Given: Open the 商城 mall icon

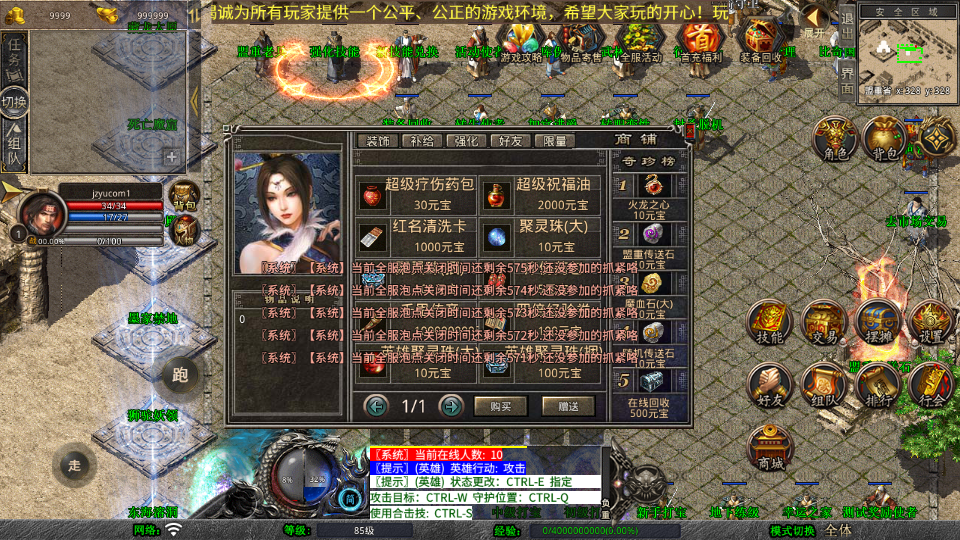Looking at the screenshot, I should coord(770,447).
